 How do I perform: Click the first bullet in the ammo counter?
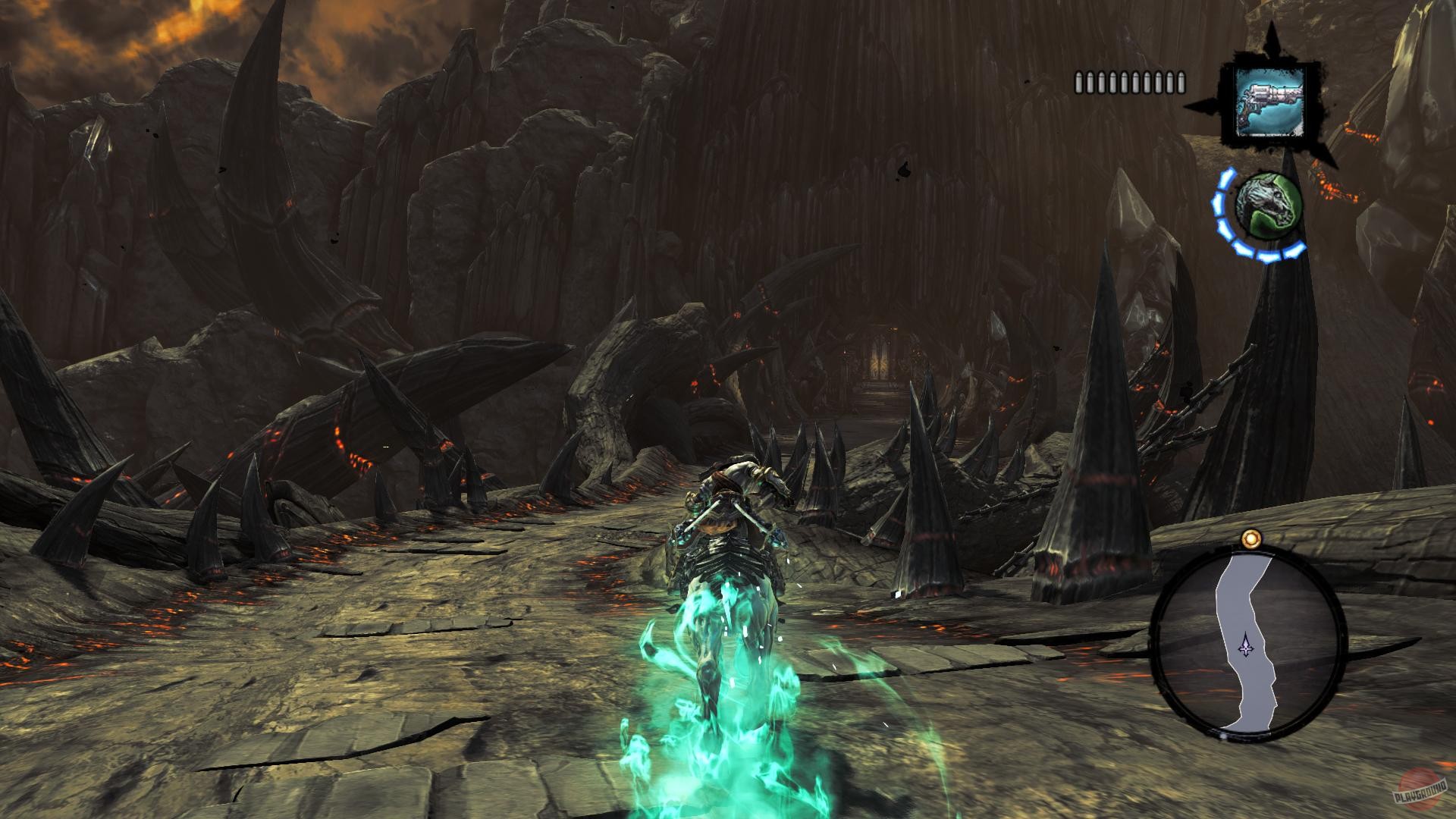tap(1078, 81)
